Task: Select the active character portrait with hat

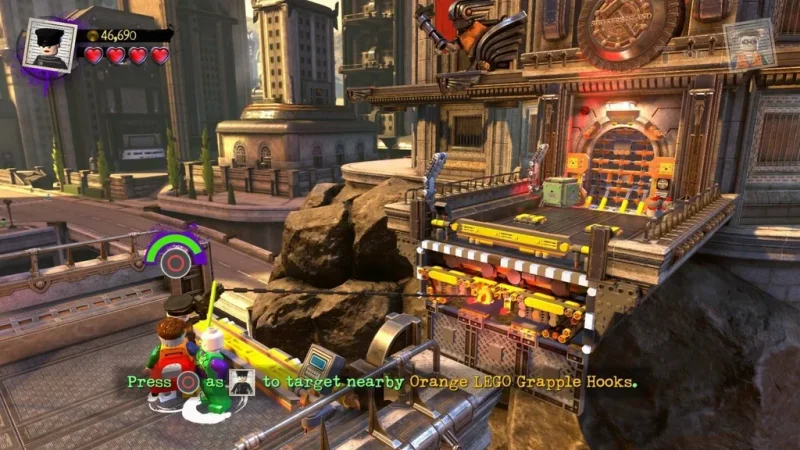Action: point(48,43)
